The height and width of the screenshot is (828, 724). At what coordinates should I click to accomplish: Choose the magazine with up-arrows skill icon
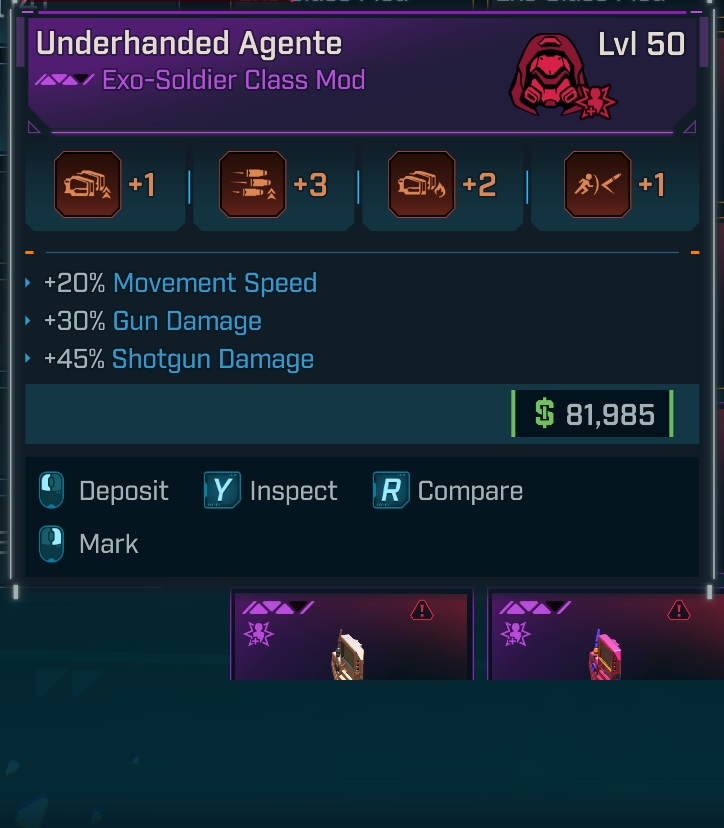click(87, 185)
